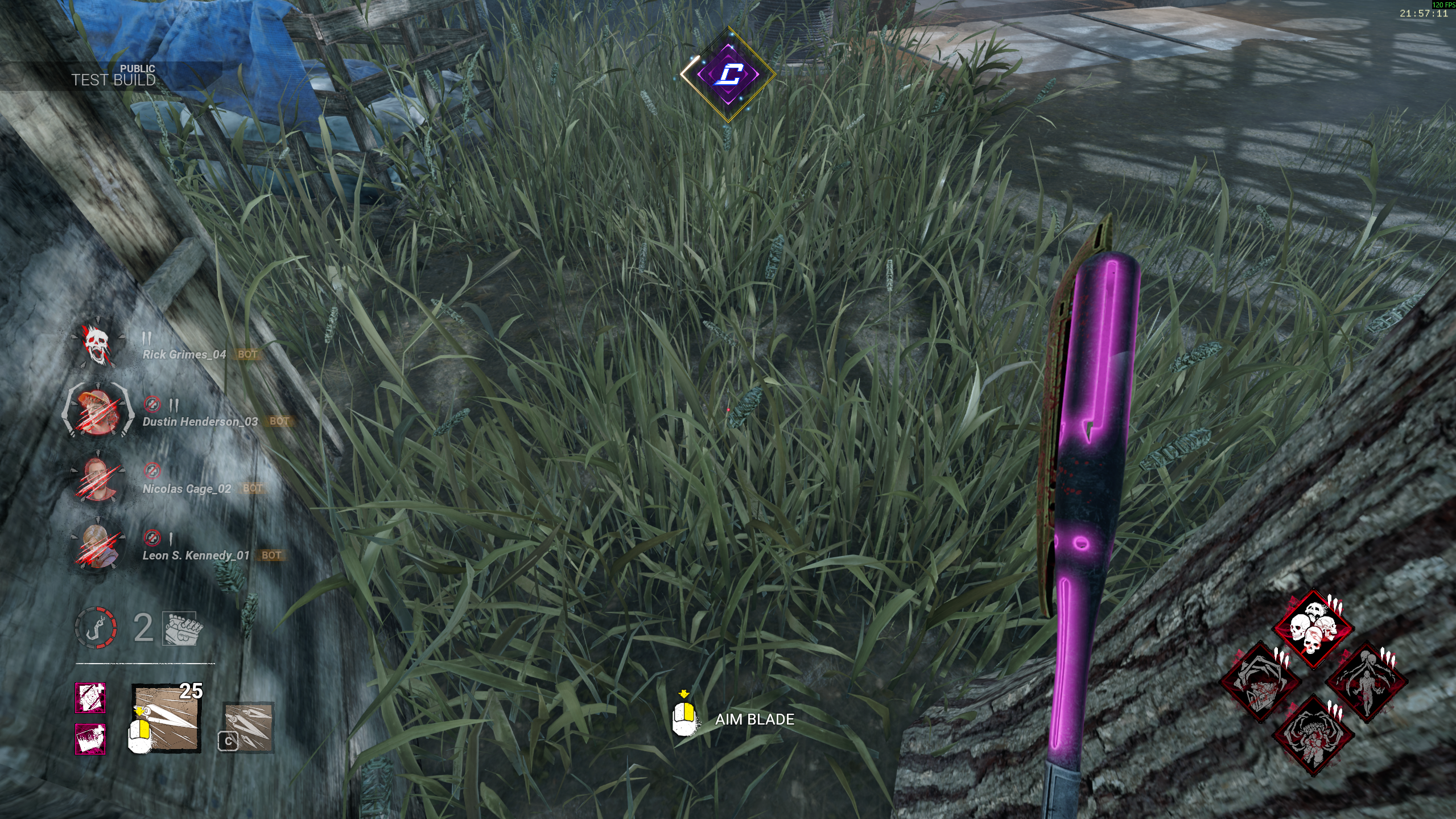Select the generators remaining engine icon
The image size is (1456, 819).
(x=179, y=628)
